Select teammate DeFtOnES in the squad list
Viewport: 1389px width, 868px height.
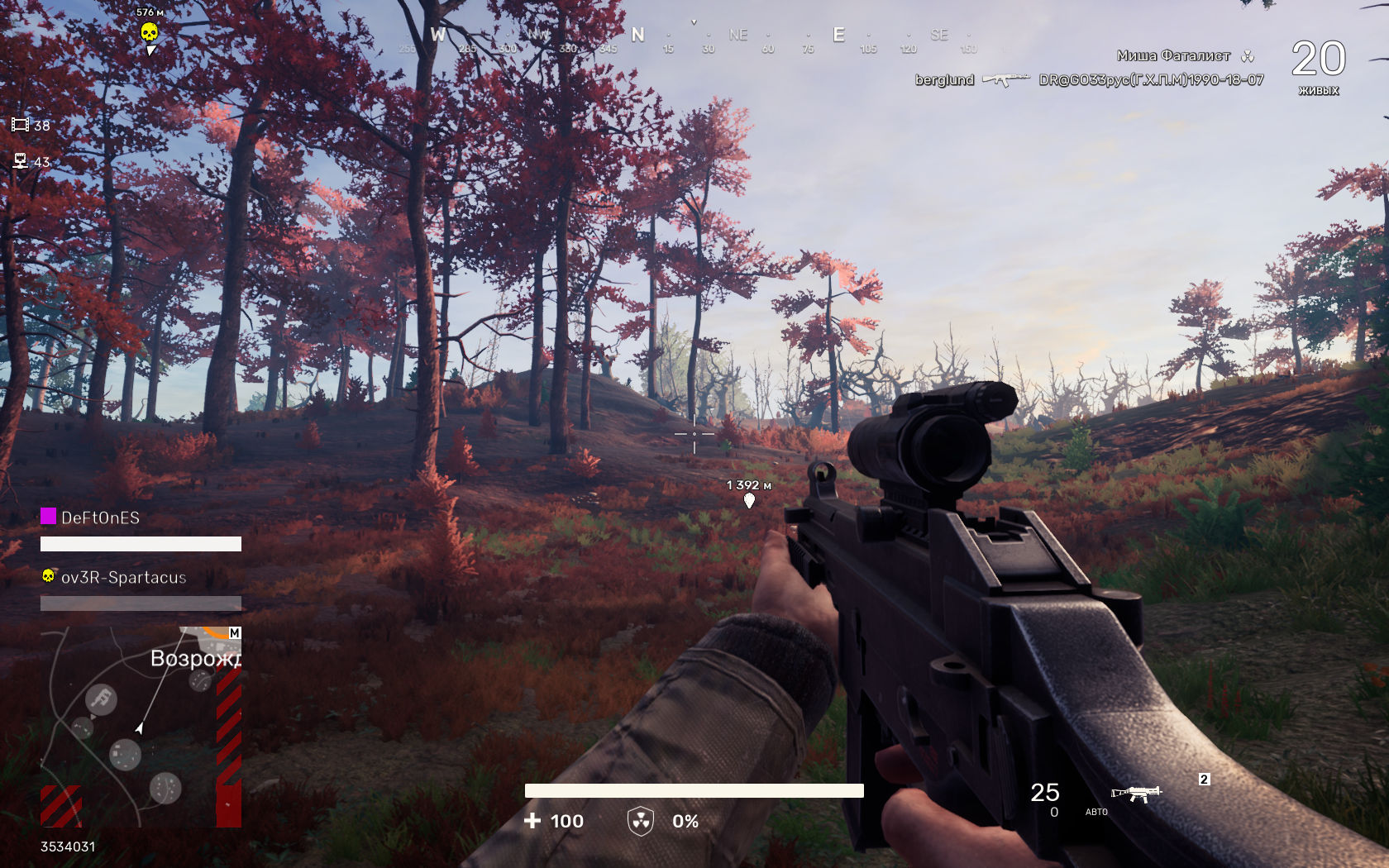[x=100, y=518]
